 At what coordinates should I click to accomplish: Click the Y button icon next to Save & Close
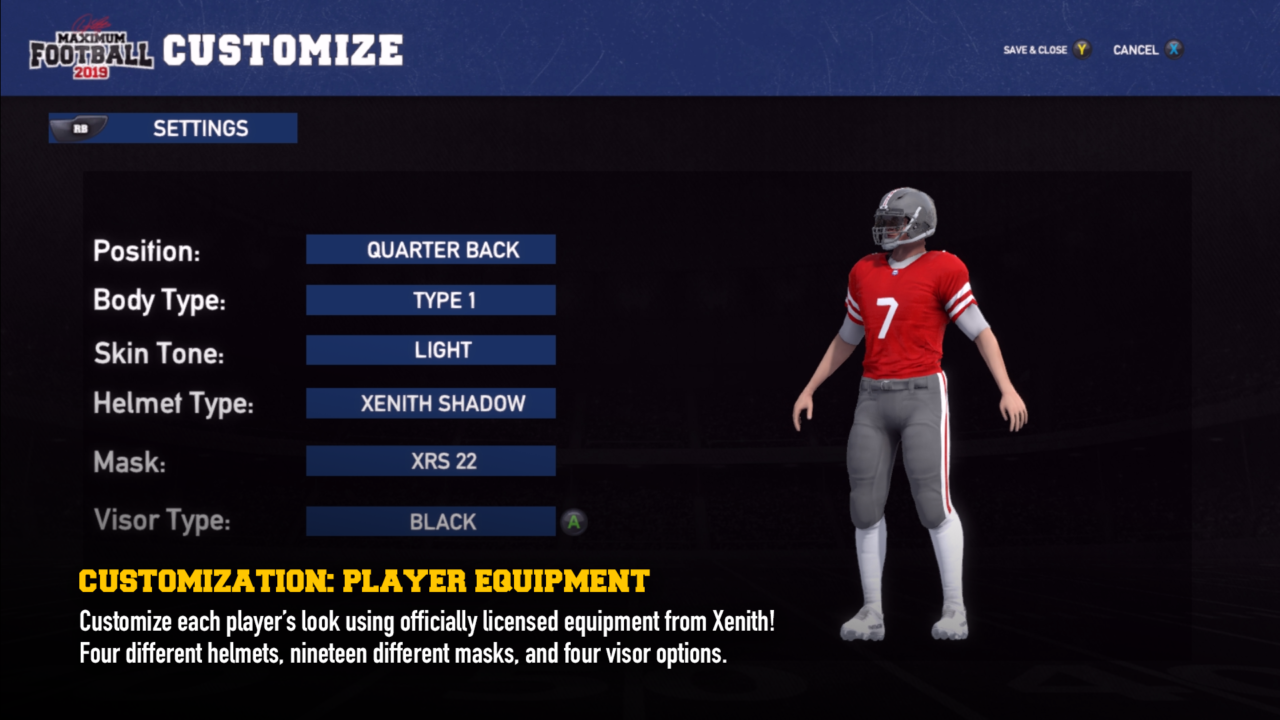tap(1080, 48)
